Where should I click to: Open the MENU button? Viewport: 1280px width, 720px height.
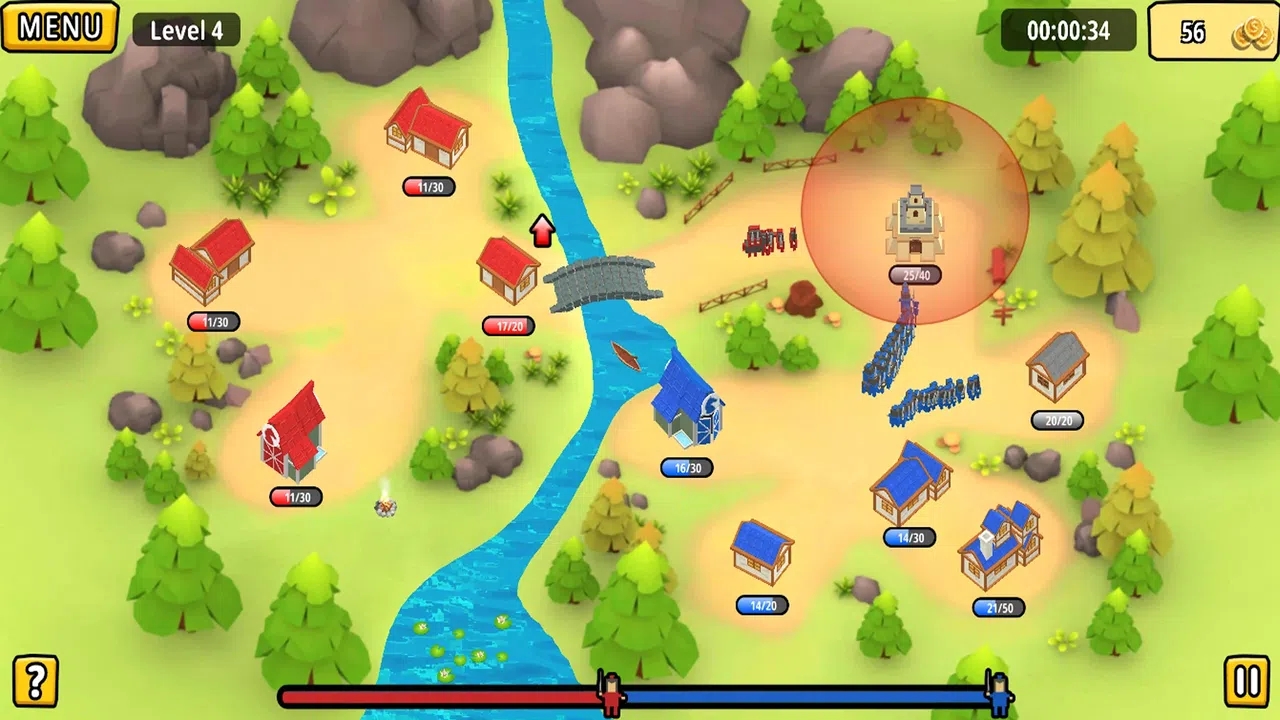coord(59,27)
